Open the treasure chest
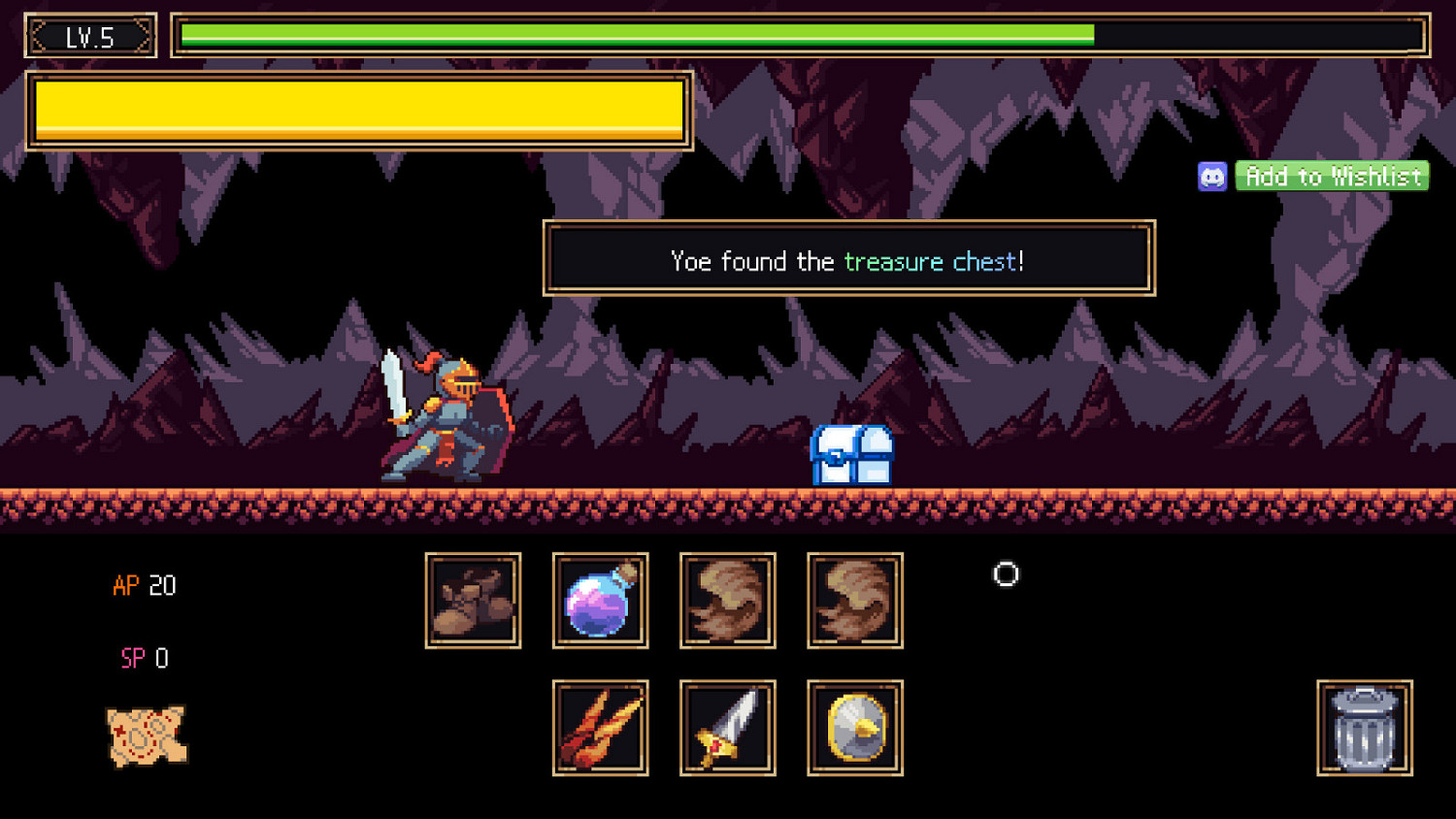The image size is (1456, 819). coord(851,454)
